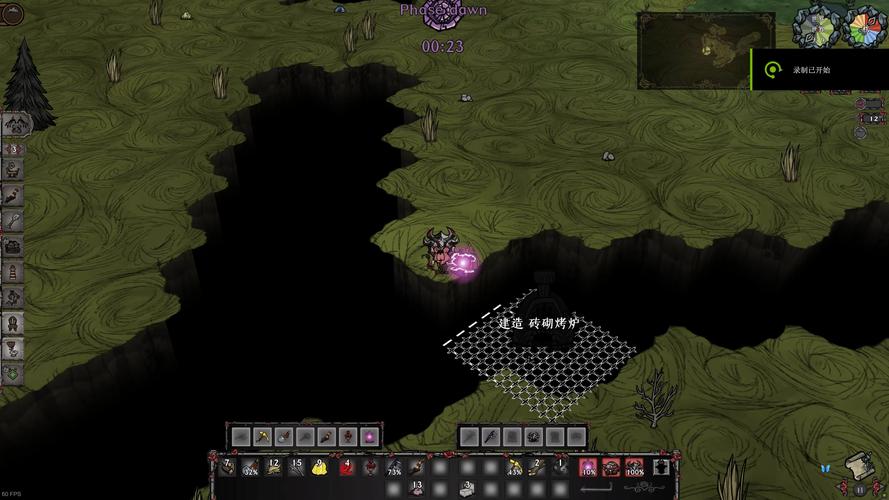Image resolution: width=889 pixels, height=500 pixels.
Task: Select the inventory item at 32% durability
Action: pyautogui.click(x=248, y=467)
